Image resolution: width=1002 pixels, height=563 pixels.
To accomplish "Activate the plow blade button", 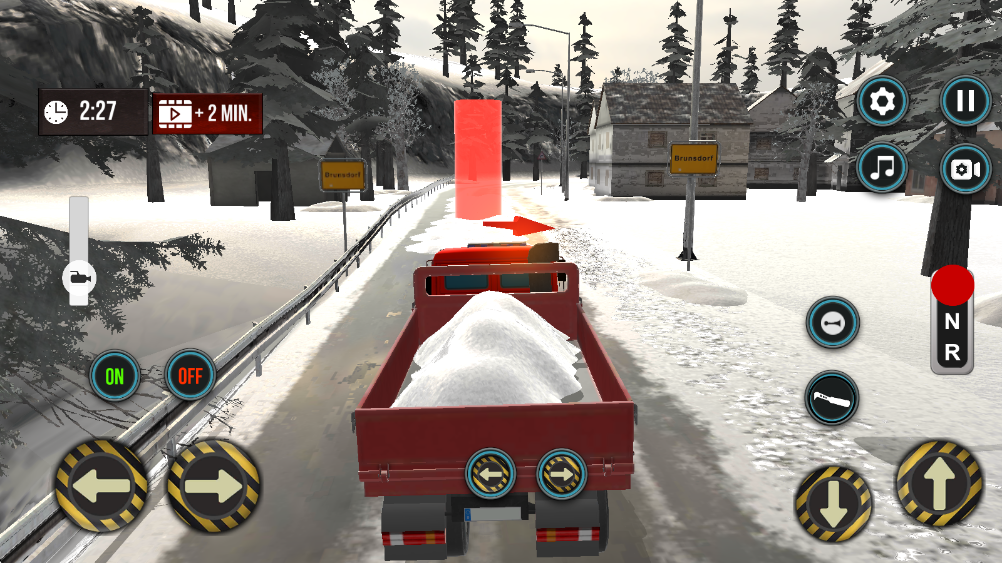I will (832, 397).
